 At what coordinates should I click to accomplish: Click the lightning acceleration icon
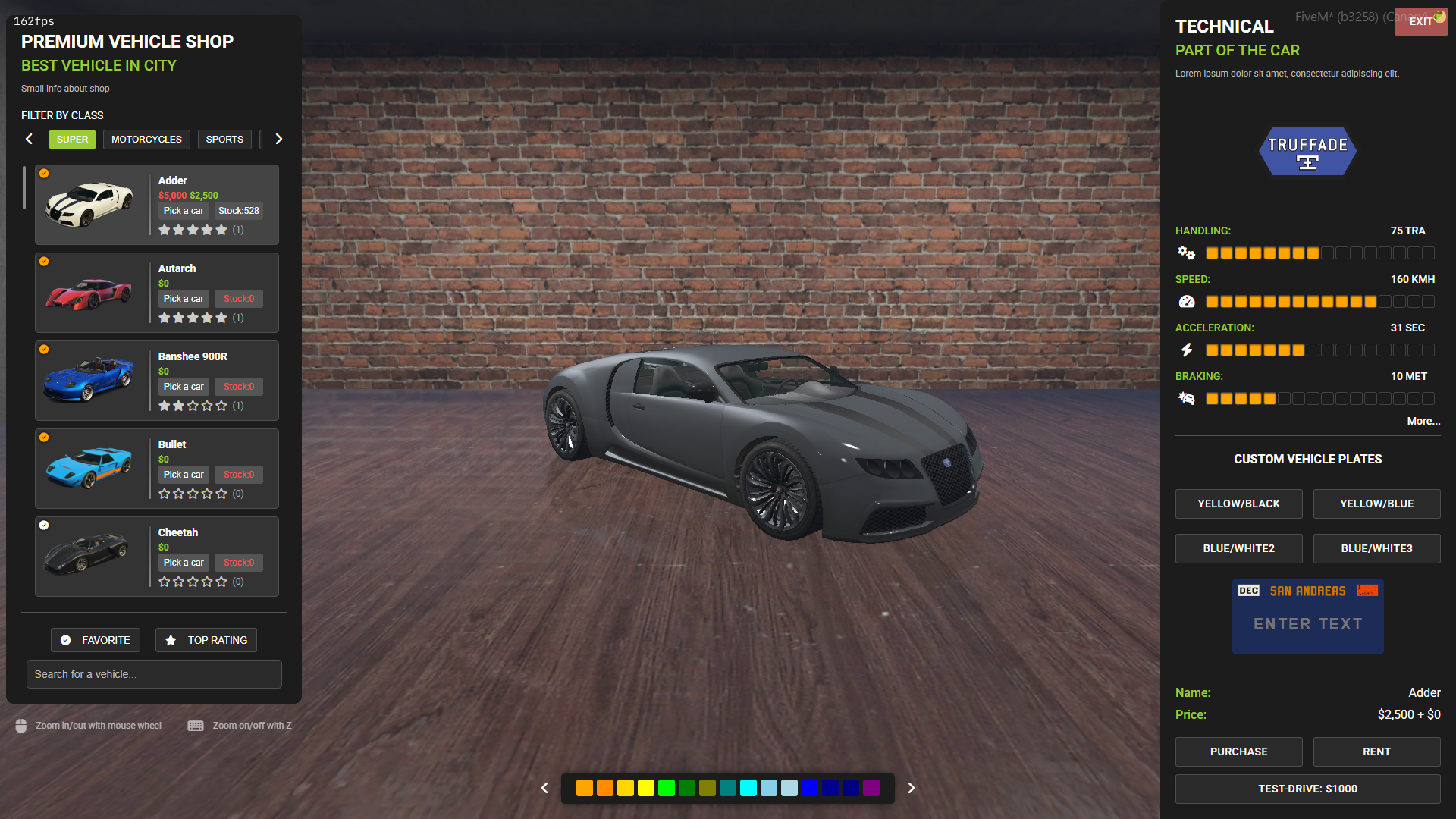(1186, 350)
